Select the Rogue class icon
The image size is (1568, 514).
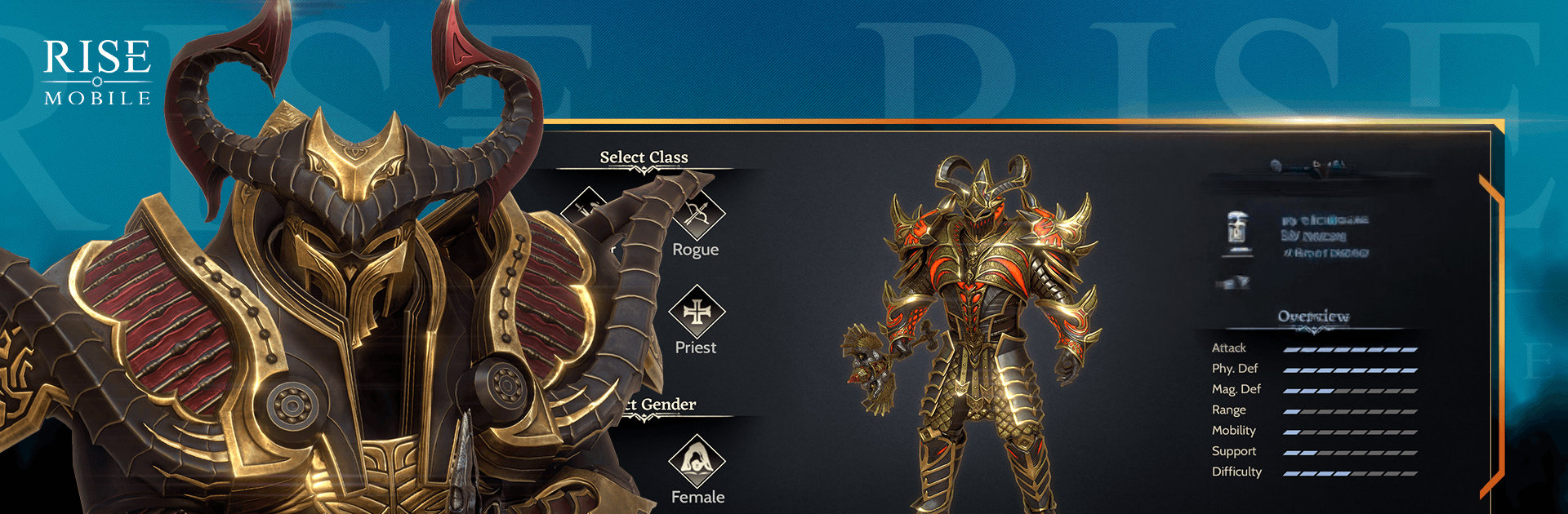pos(698,215)
